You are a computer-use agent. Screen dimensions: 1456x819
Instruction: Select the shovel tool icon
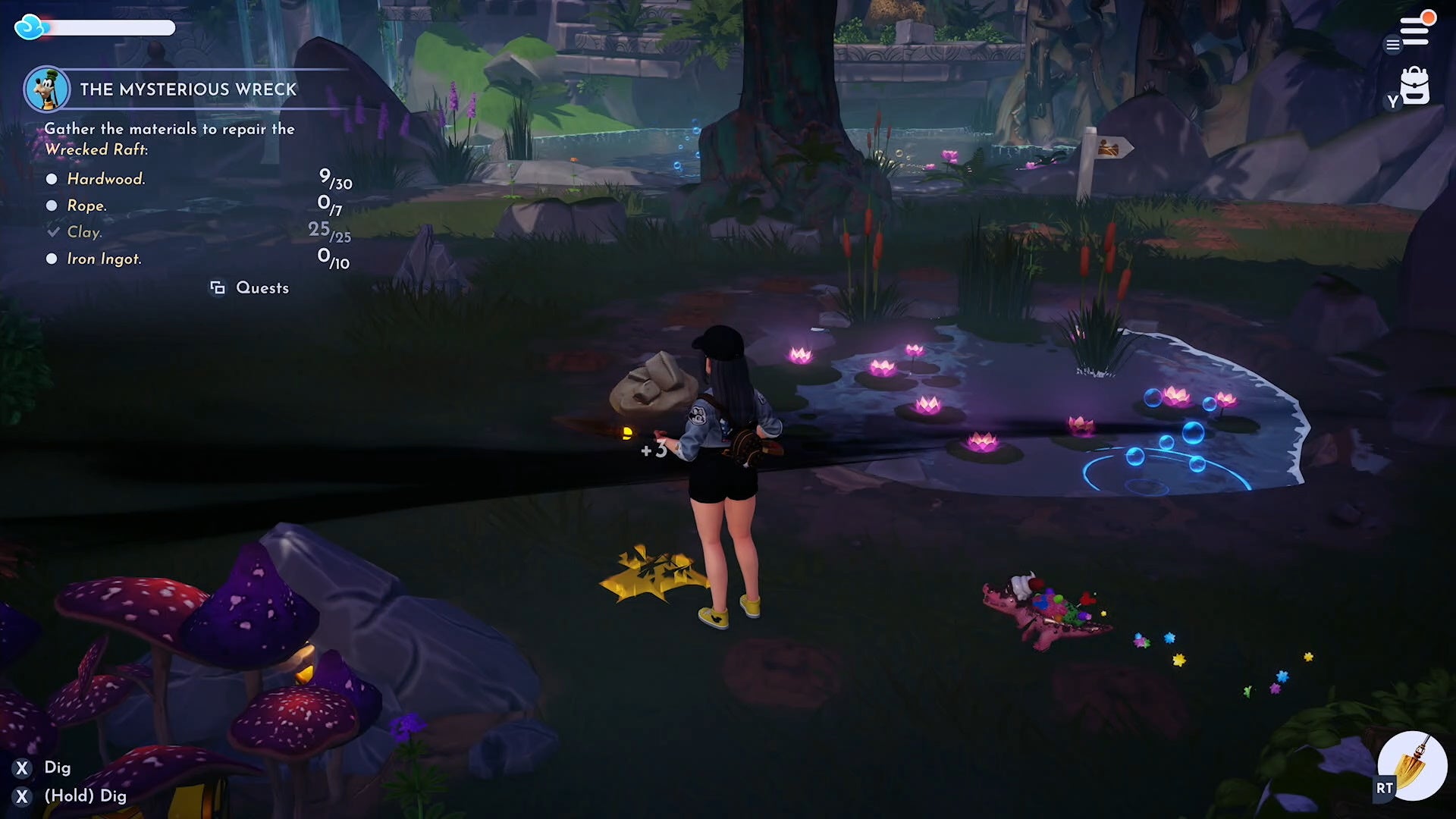(1413, 766)
